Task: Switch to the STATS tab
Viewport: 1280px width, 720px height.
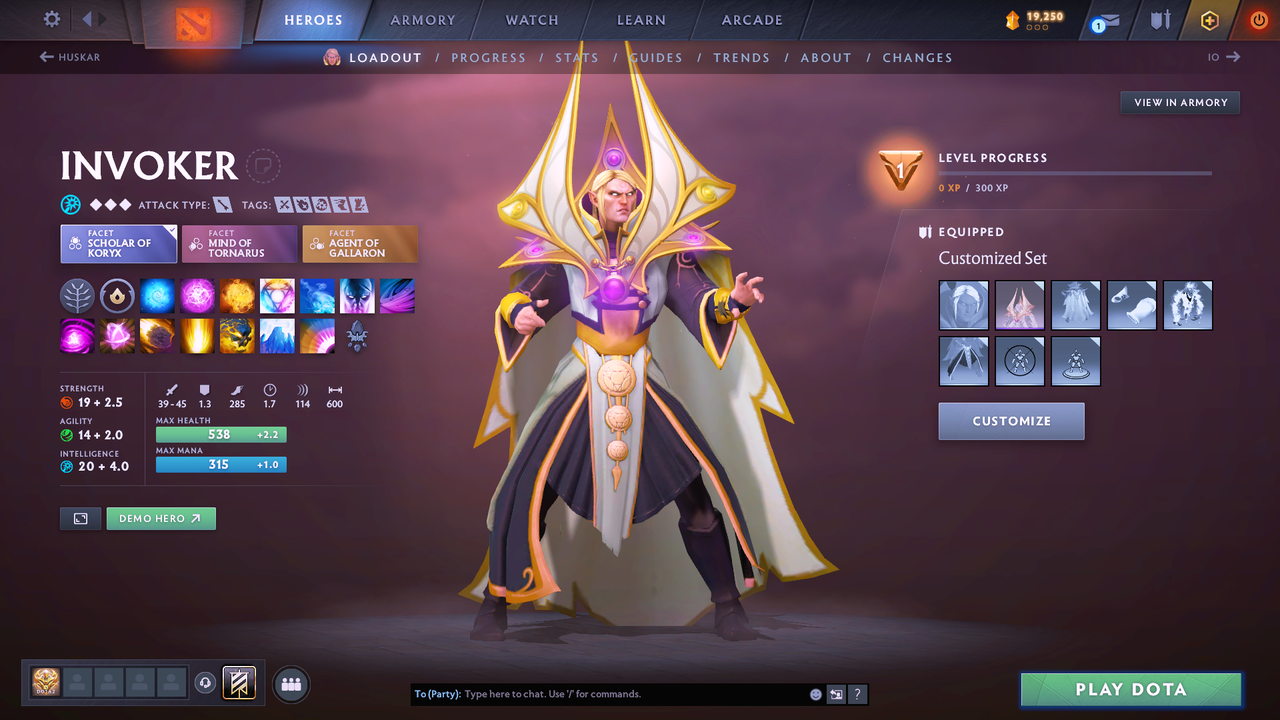Action: pos(577,57)
